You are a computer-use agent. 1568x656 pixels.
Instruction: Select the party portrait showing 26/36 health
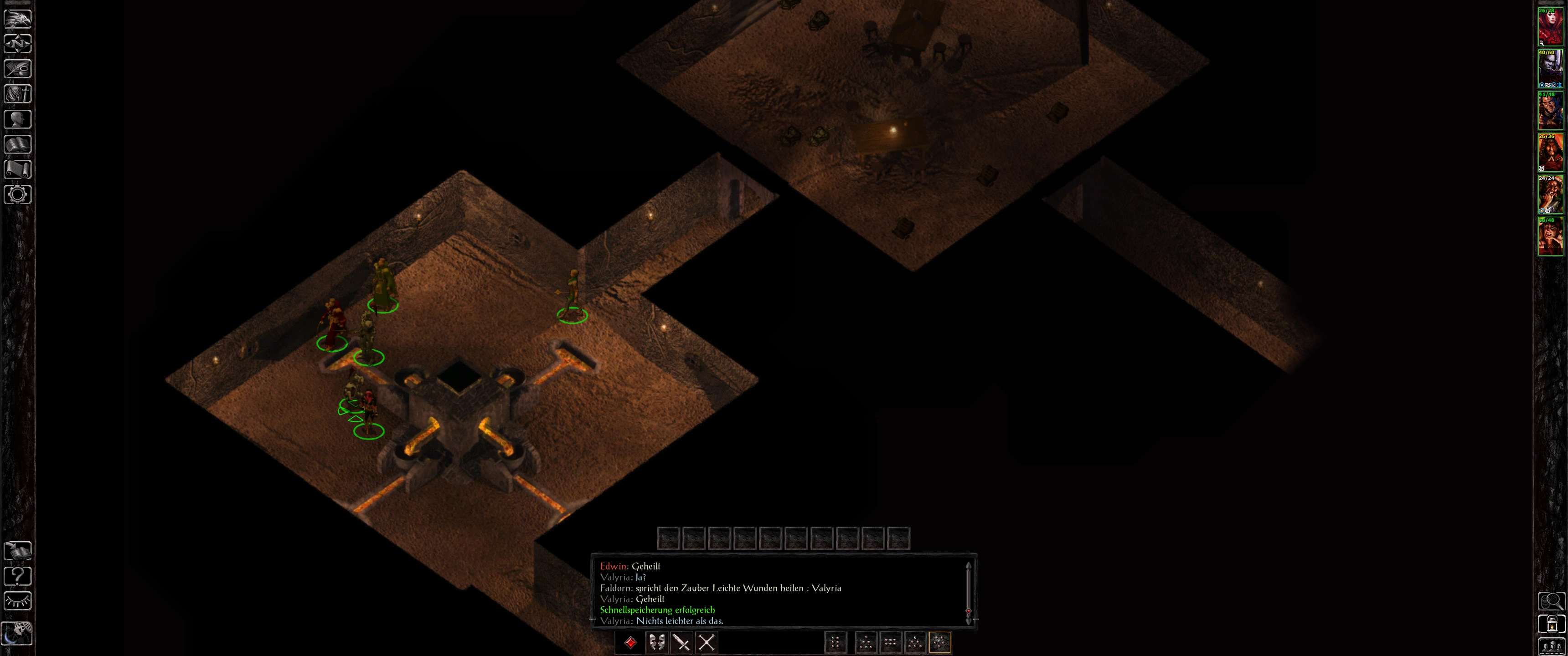[x=1550, y=152]
